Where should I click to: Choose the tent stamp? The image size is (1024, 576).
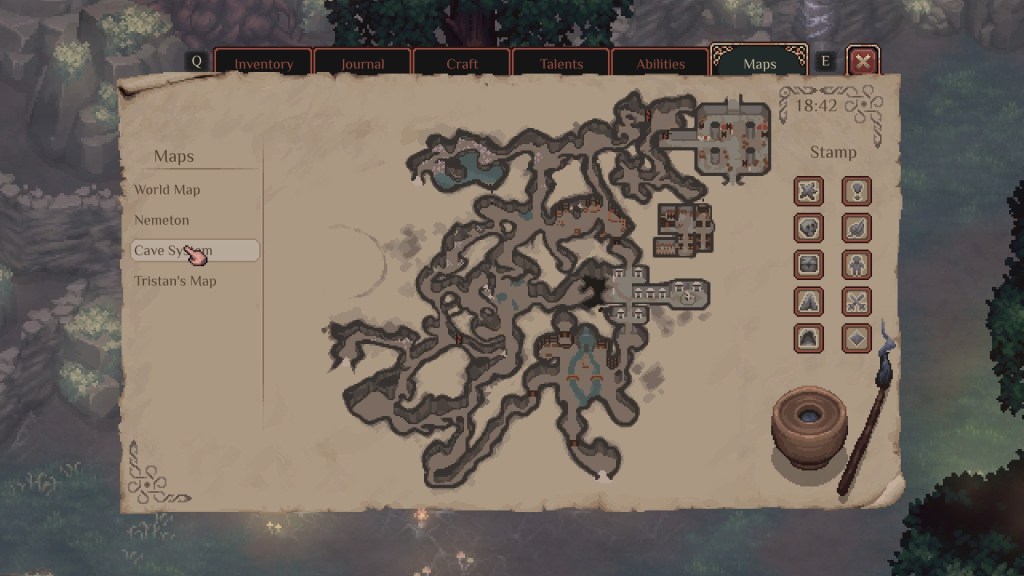pyautogui.click(x=809, y=301)
